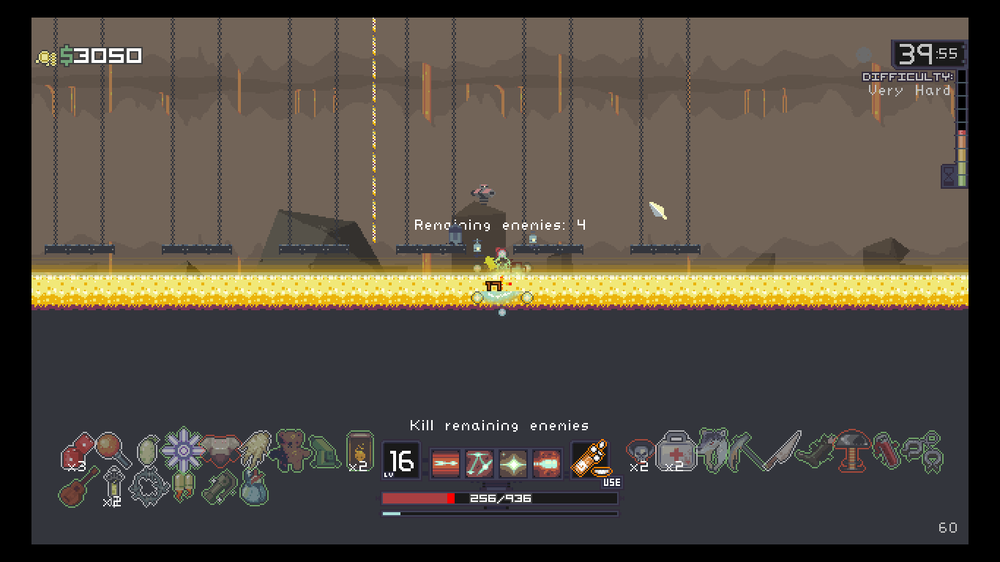Click the skull item icon
The image size is (1000, 562).
pyautogui.click(x=640, y=452)
